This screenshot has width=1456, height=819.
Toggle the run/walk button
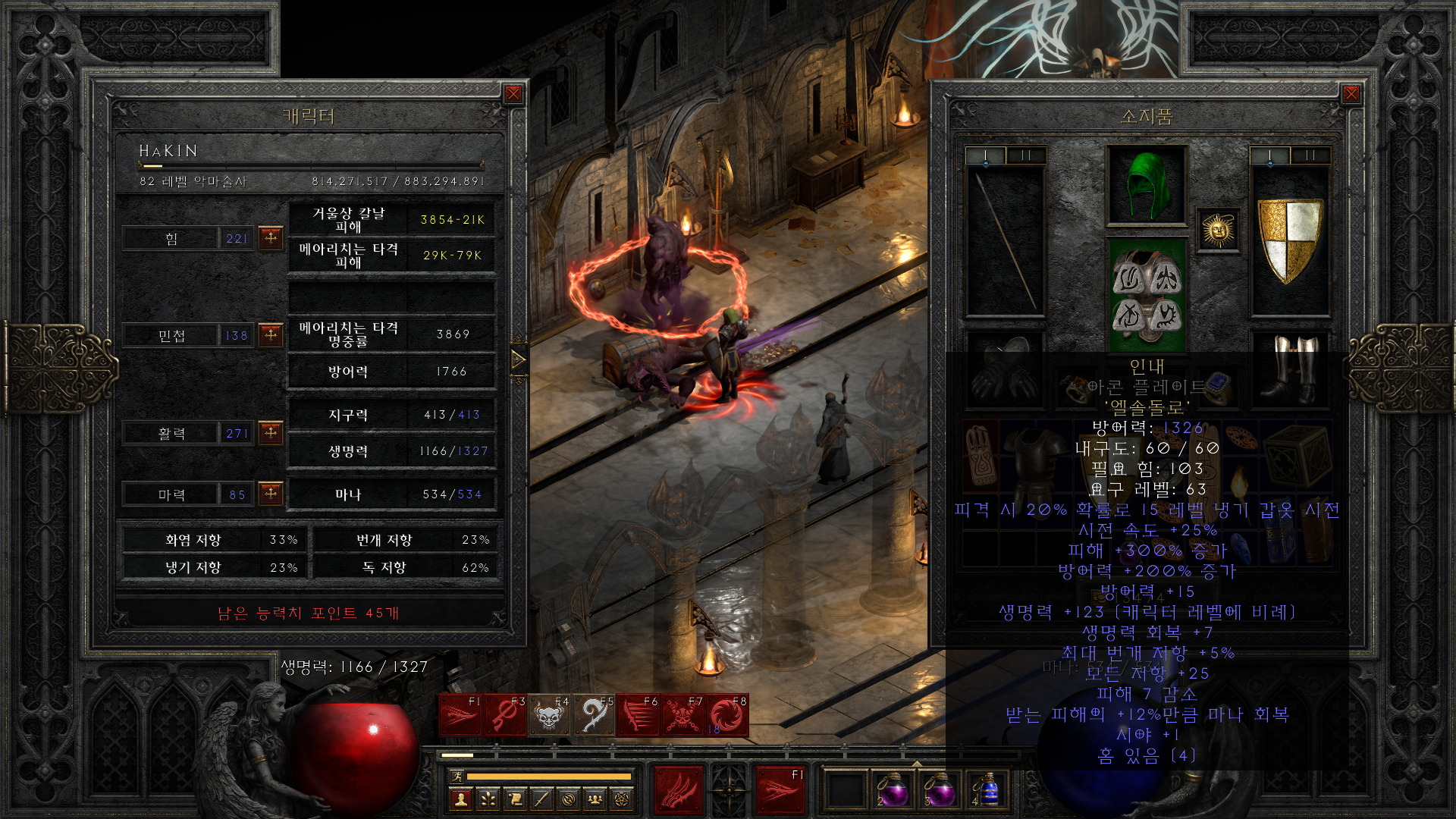pyautogui.click(x=457, y=776)
